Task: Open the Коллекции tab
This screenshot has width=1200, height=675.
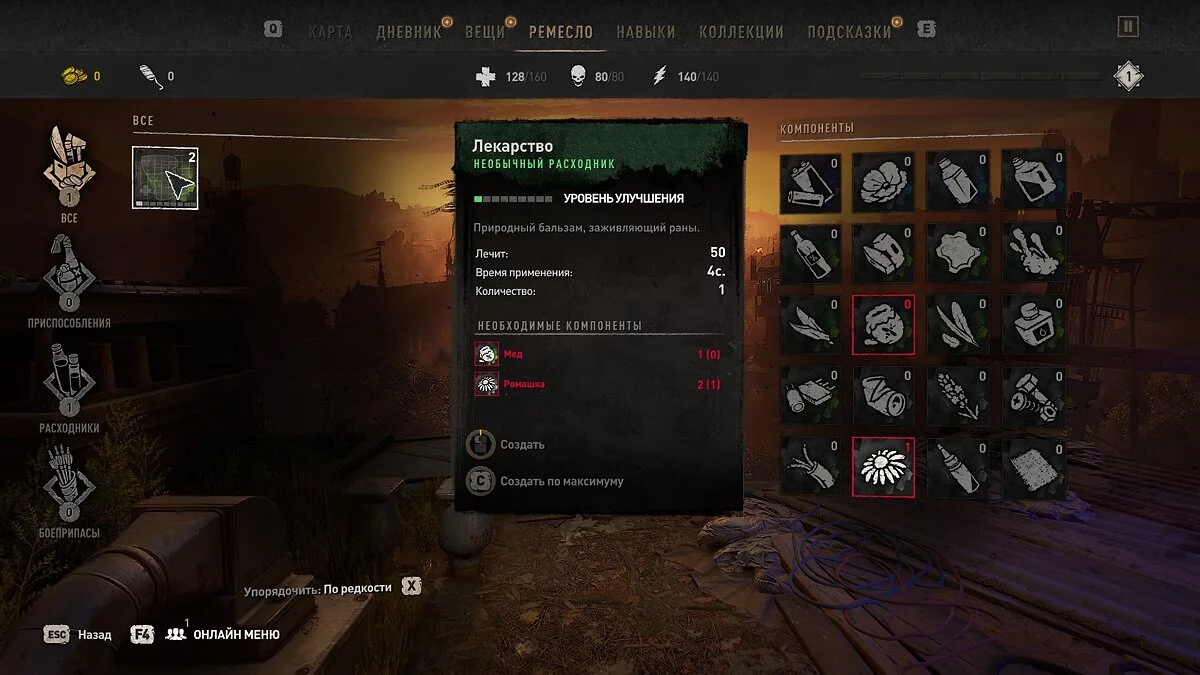Action: 741,31
